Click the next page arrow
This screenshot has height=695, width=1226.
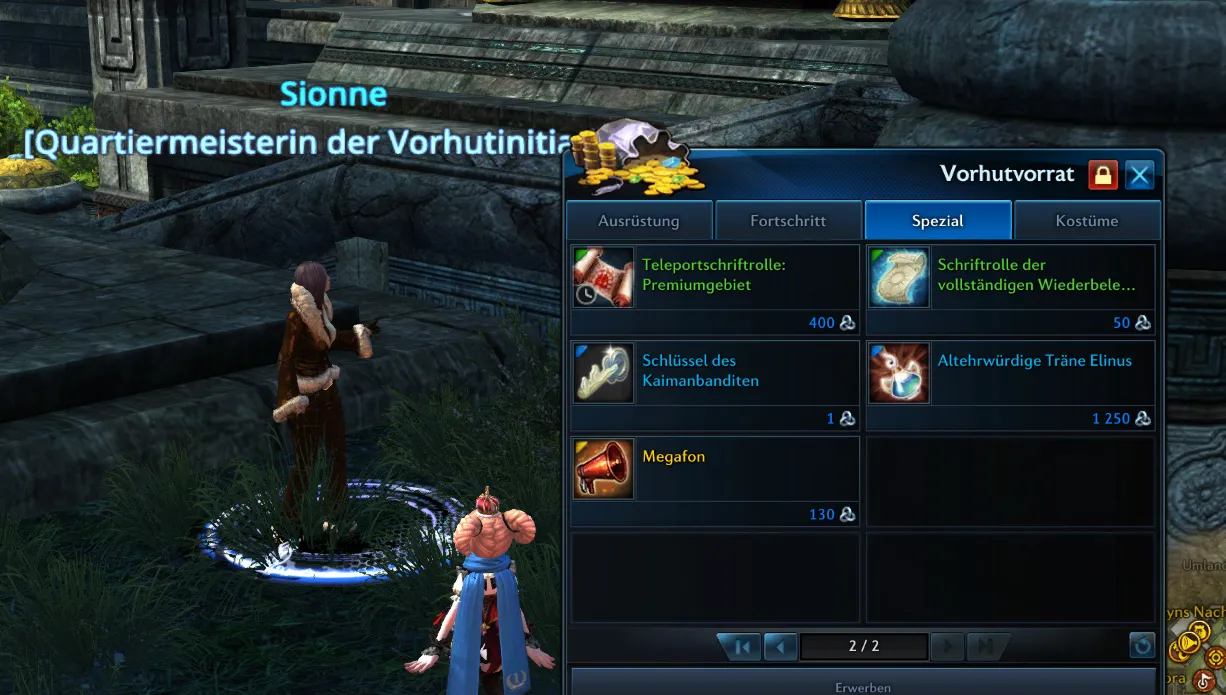pos(947,647)
